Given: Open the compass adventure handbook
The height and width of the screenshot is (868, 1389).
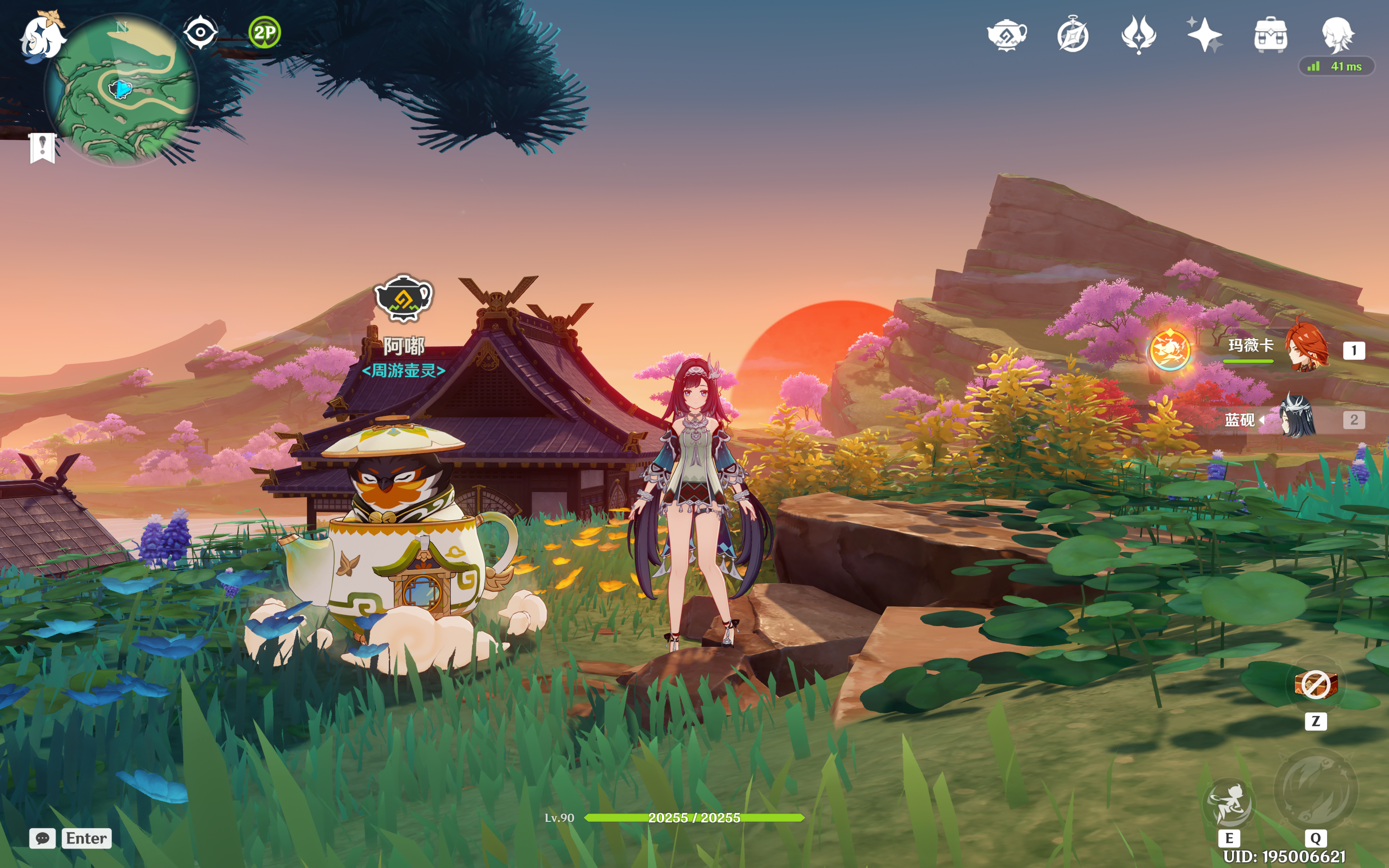Looking at the screenshot, I should (1073, 36).
